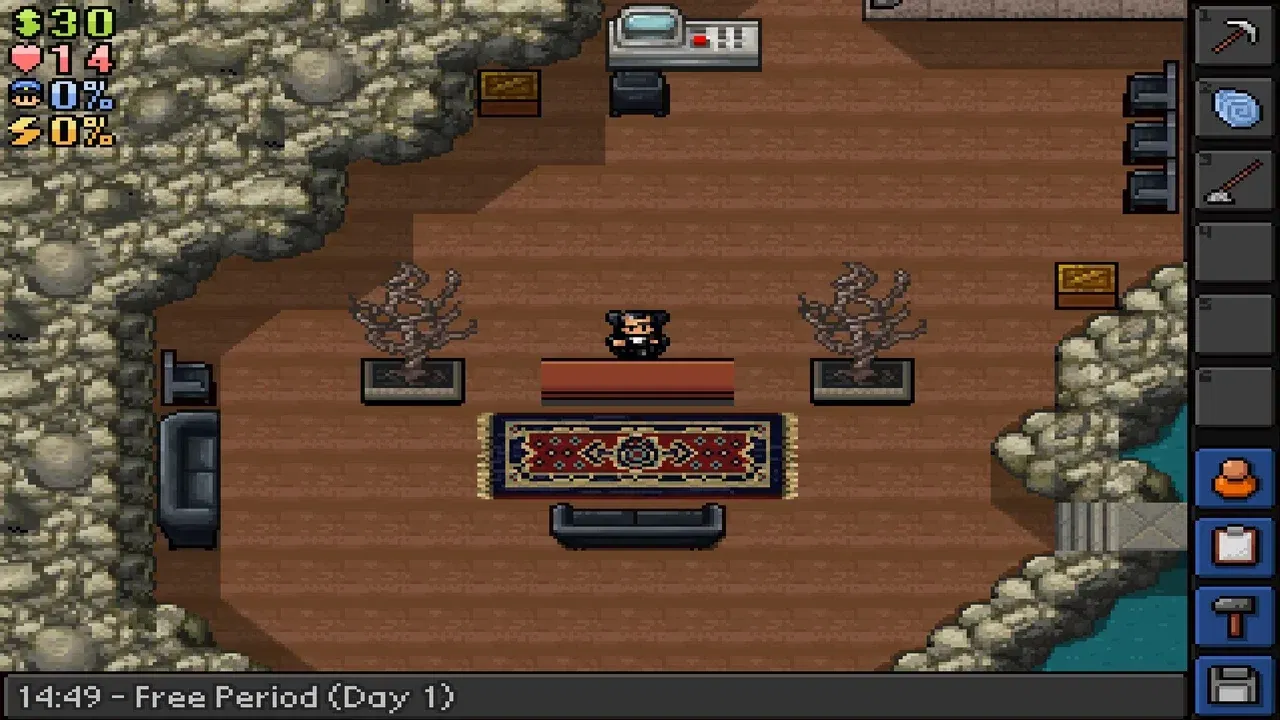
Task: Open the crafting hammer icon
Action: coord(1233,614)
